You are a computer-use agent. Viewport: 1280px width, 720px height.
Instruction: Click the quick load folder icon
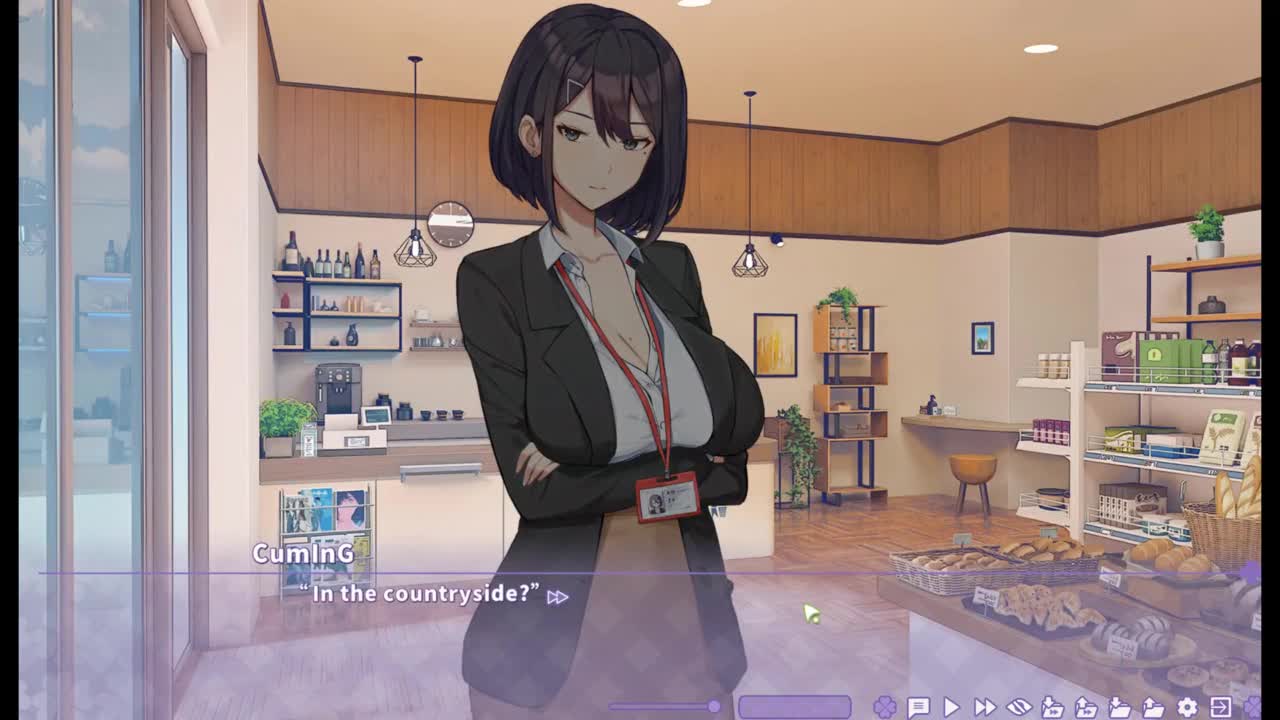coord(1086,708)
